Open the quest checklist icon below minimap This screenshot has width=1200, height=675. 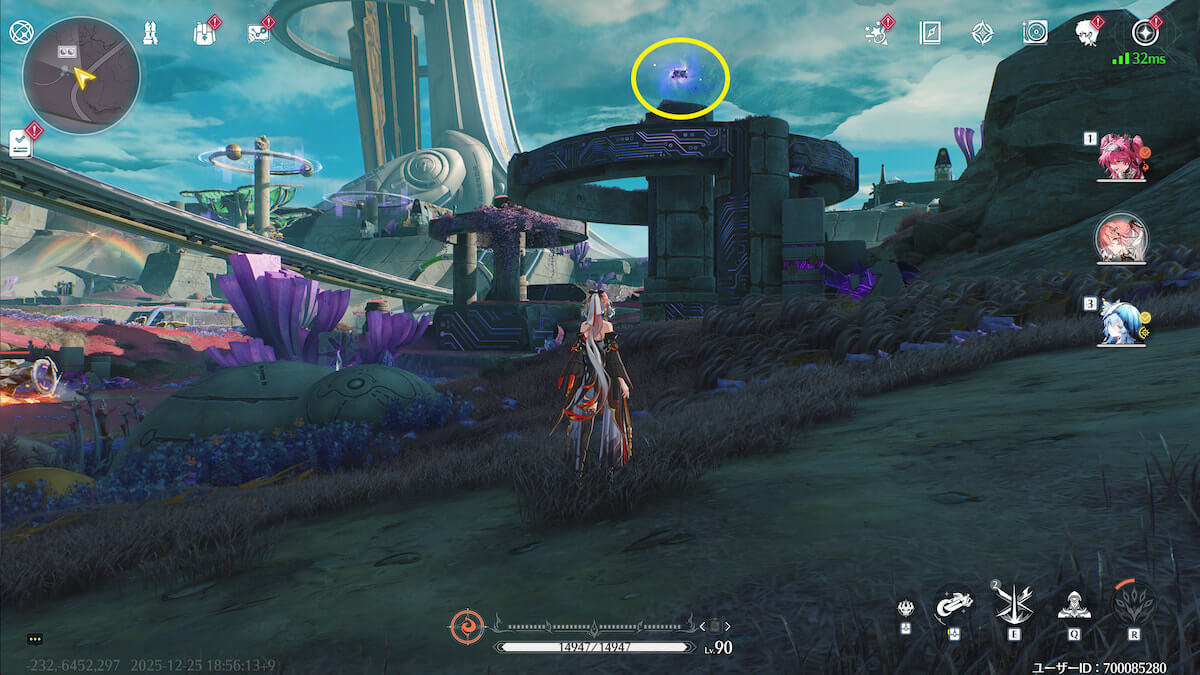click(20, 143)
